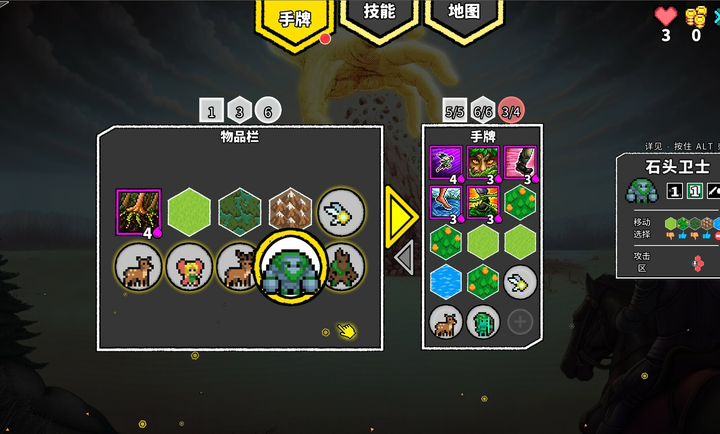Show the 地图 tab
This screenshot has height=434, width=720.
pyautogui.click(x=464, y=14)
